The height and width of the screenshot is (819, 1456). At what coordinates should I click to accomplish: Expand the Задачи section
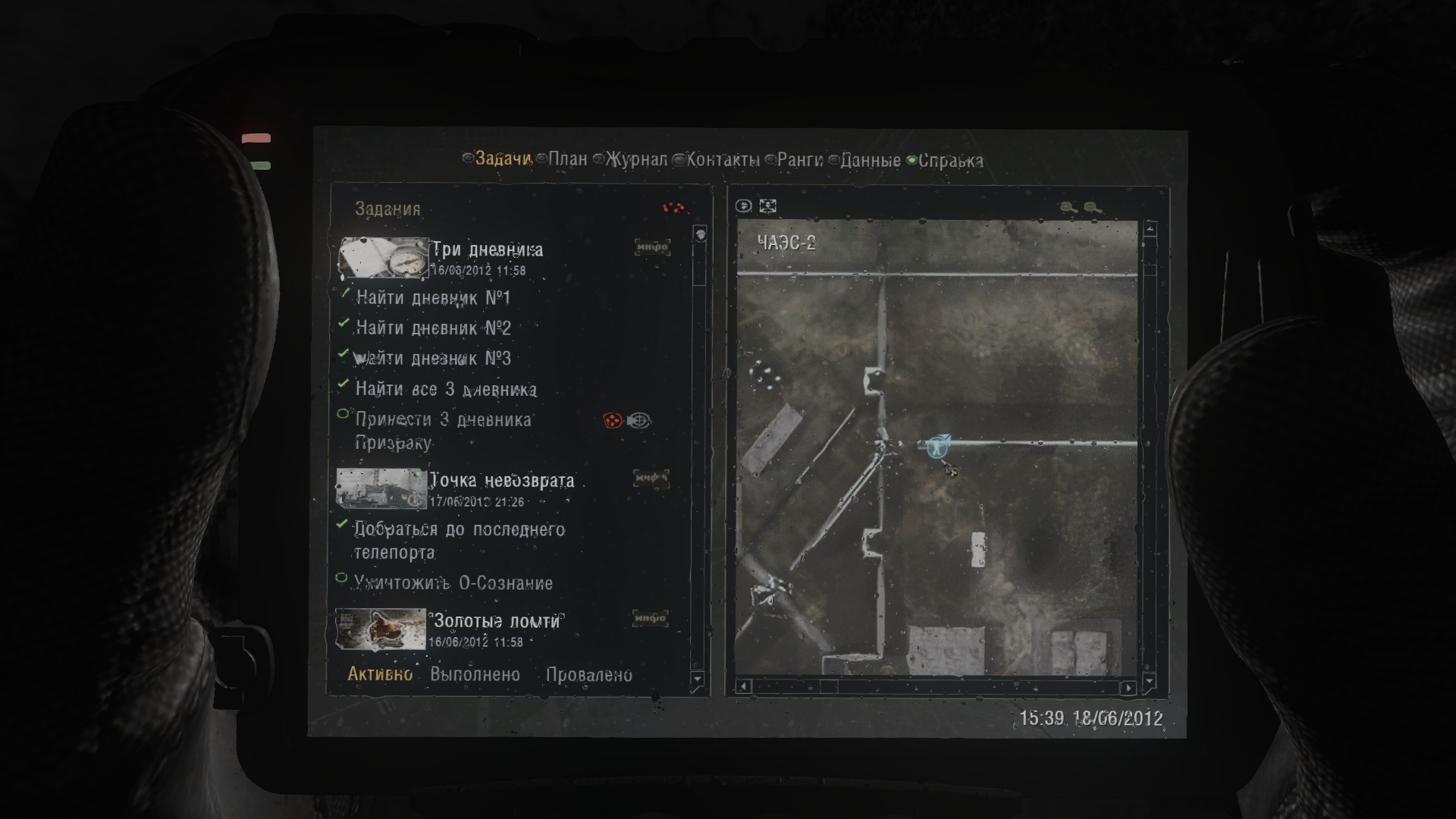click(x=500, y=160)
